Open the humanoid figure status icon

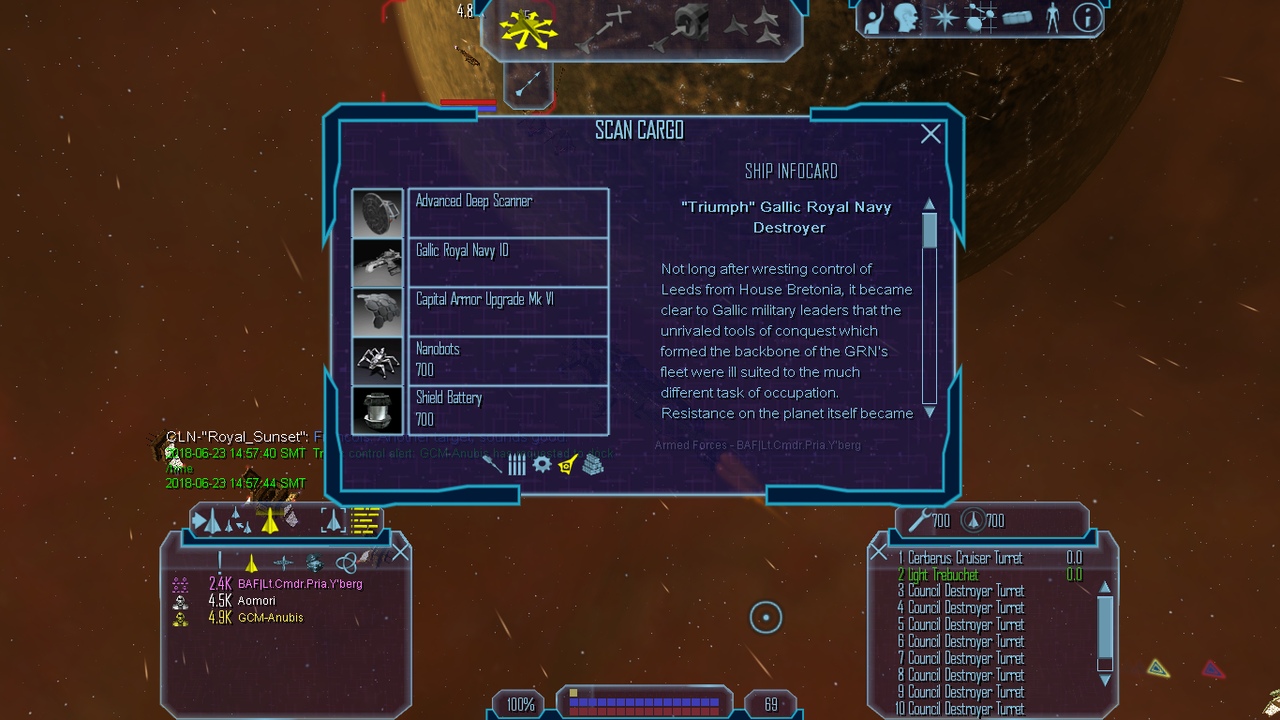point(1051,18)
